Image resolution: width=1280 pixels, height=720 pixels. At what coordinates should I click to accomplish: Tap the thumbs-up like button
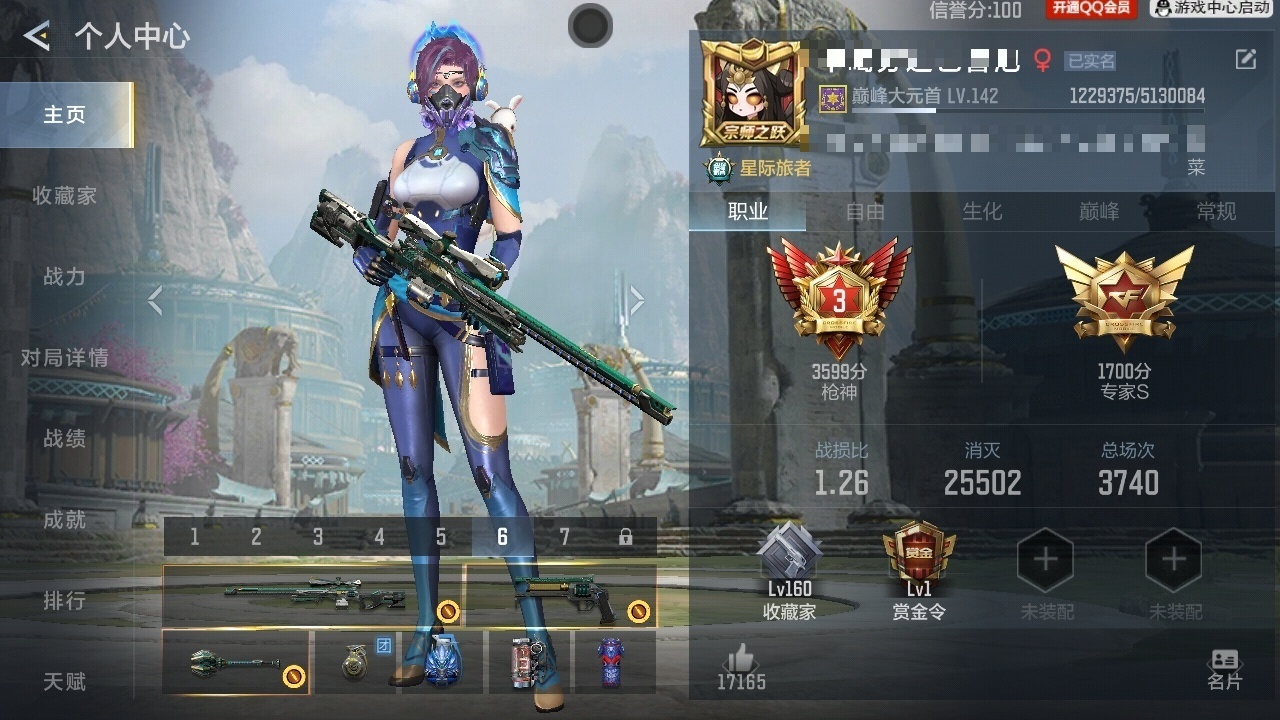pos(741,663)
